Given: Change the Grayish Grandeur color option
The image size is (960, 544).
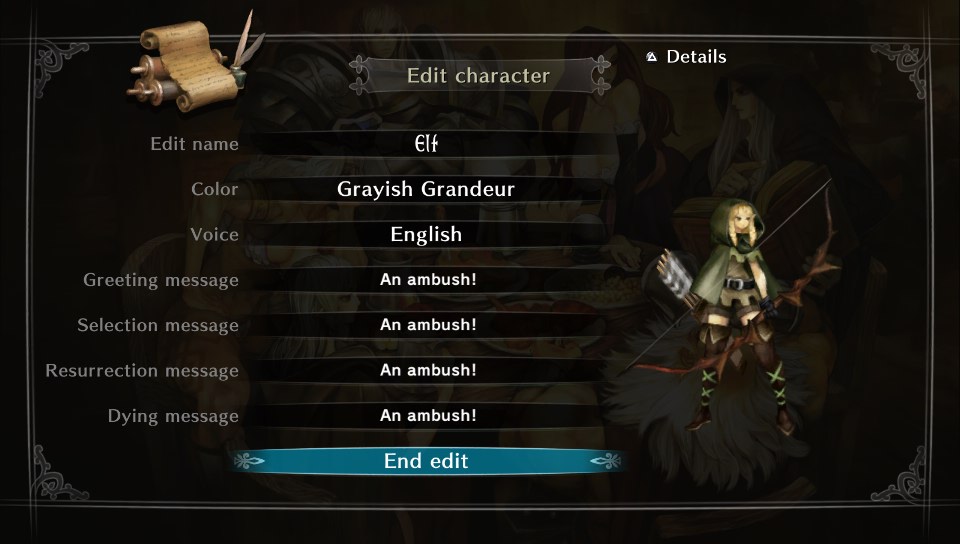Looking at the screenshot, I should coord(427,189).
